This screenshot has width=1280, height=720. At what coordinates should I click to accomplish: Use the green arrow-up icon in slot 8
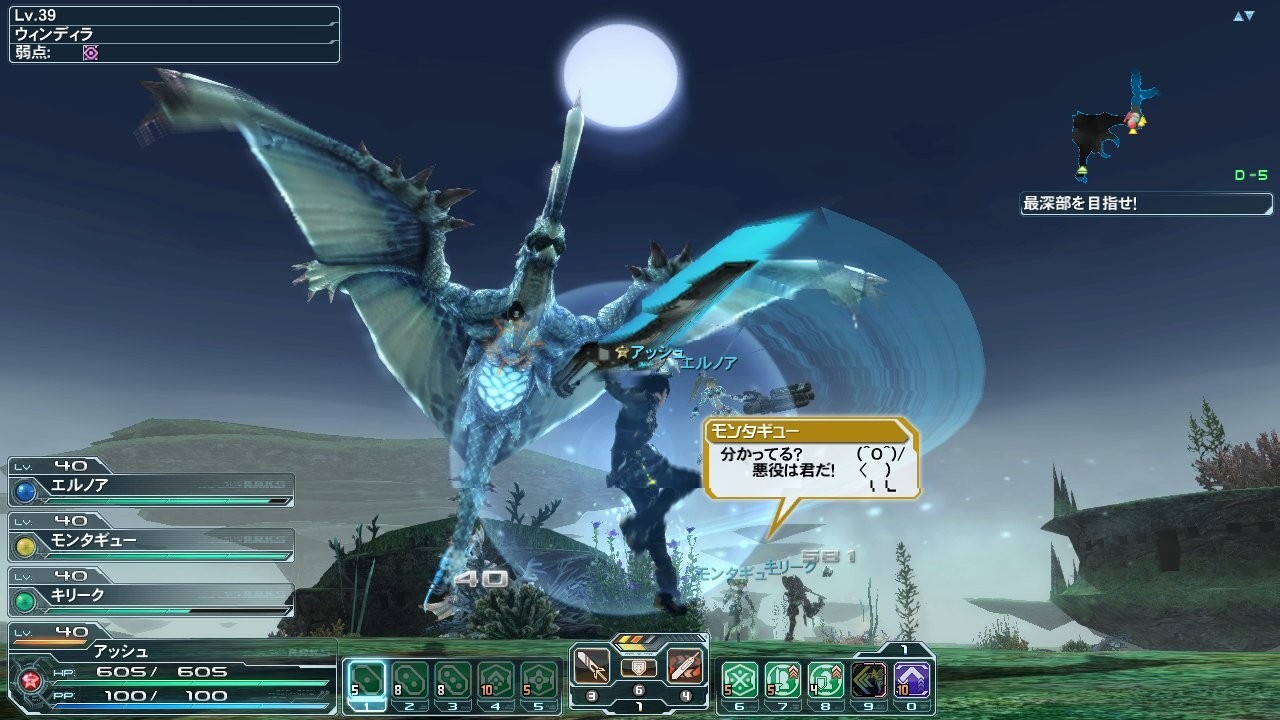coord(826,679)
